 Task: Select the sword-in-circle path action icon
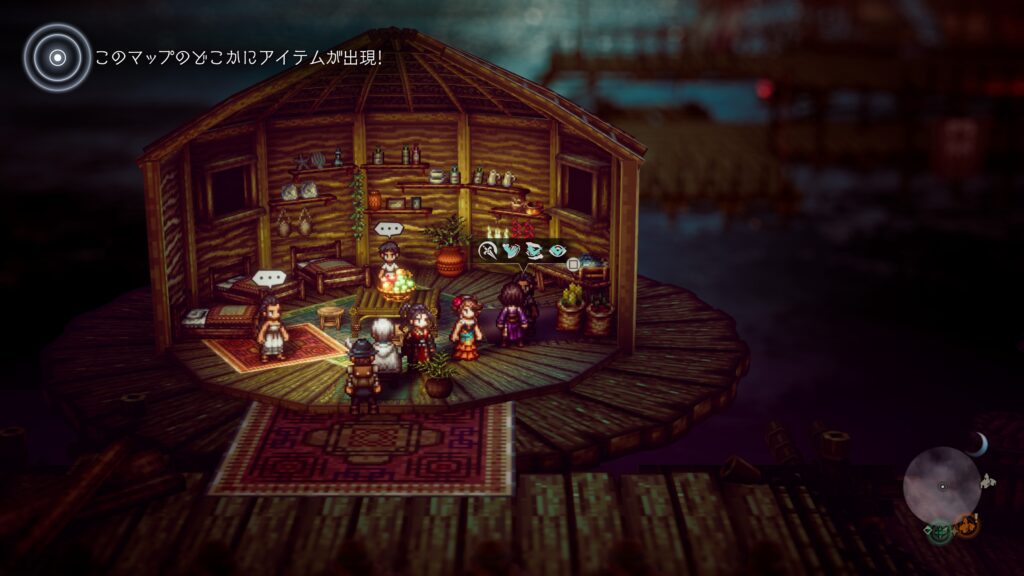pyautogui.click(x=488, y=251)
